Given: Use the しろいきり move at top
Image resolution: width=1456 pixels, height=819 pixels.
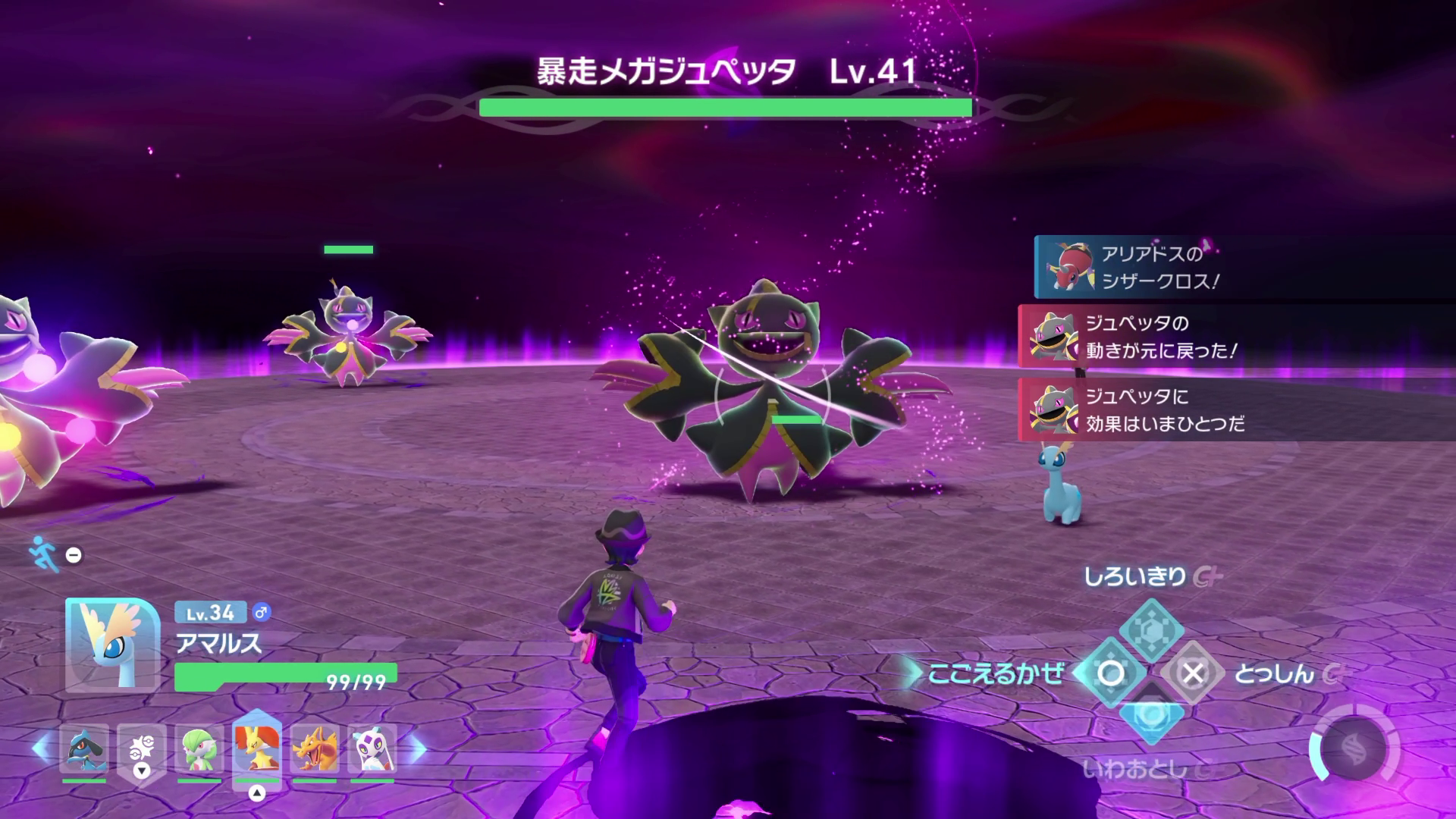Looking at the screenshot, I should [x=1151, y=629].
